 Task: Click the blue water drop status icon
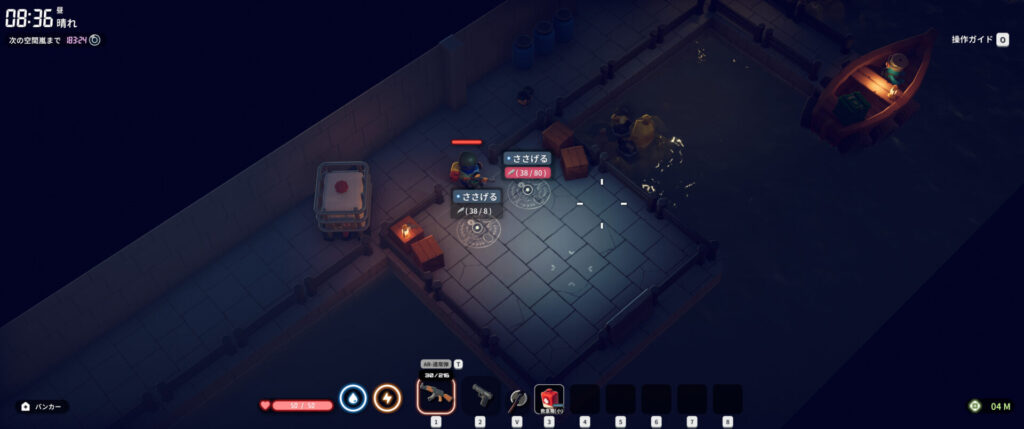coord(352,398)
